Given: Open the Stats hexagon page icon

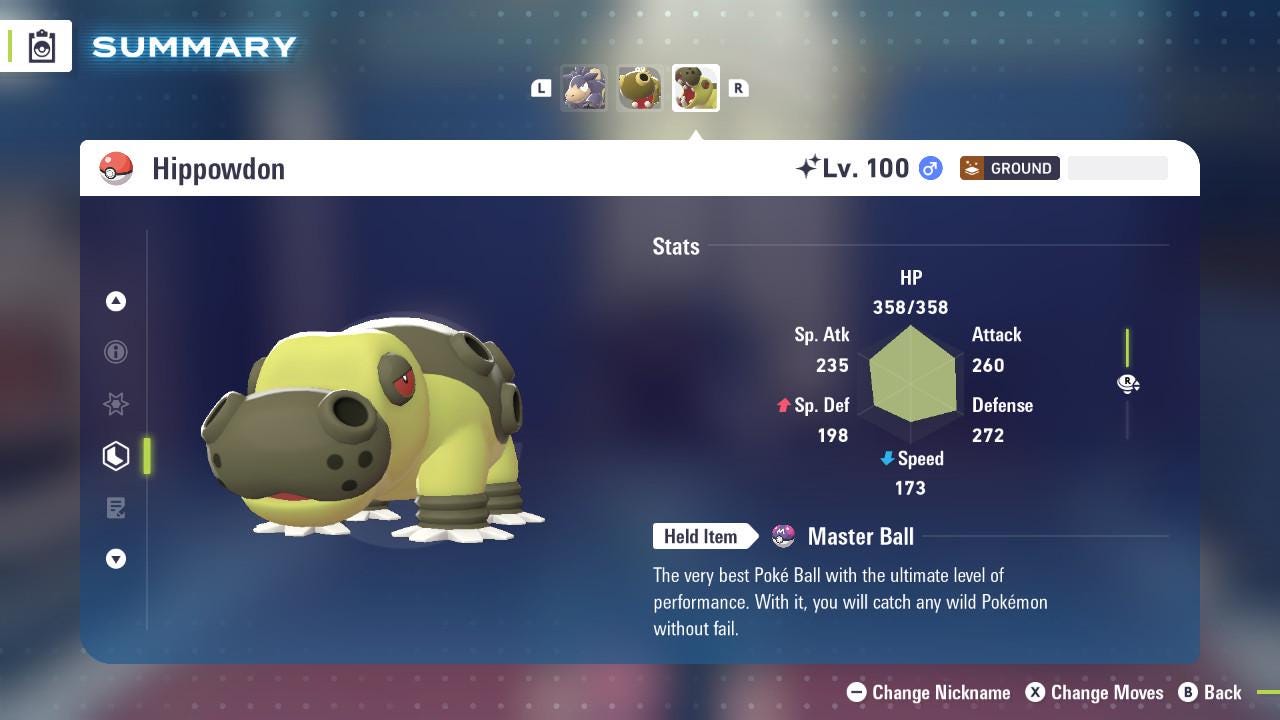Looking at the screenshot, I should pyautogui.click(x=116, y=456).
